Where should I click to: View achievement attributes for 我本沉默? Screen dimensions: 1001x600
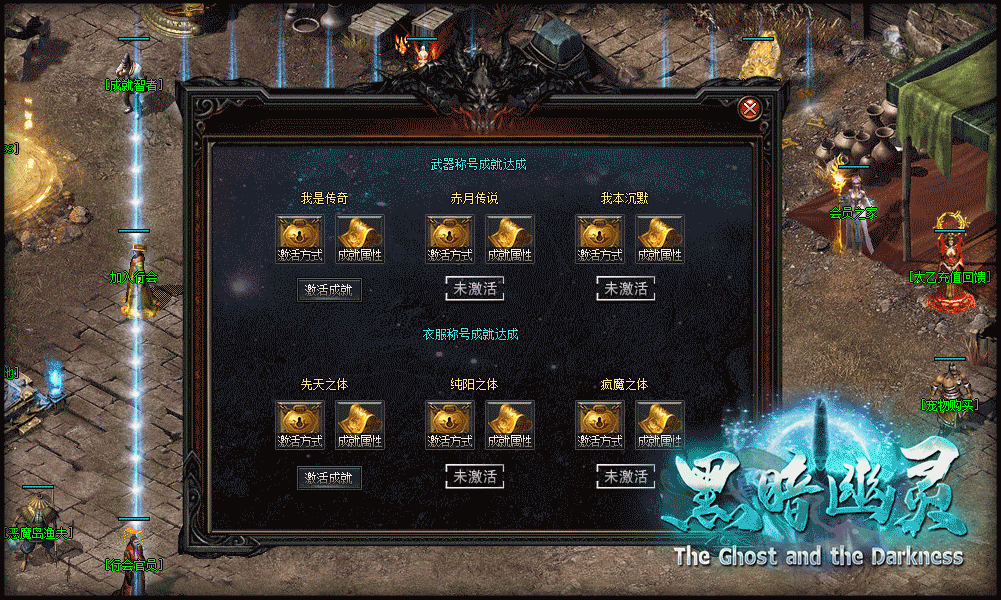point(660,239)
